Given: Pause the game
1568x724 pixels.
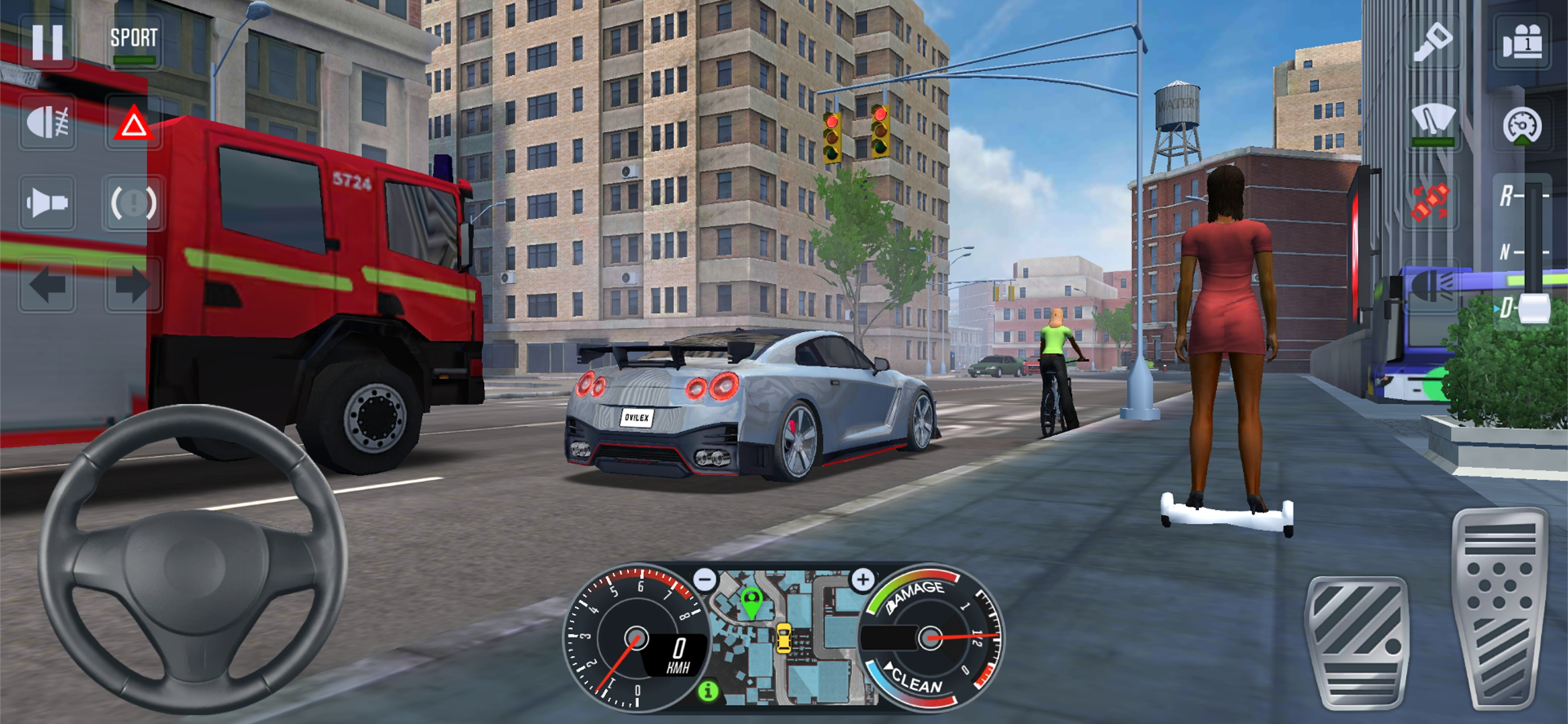Looking at the screenshot, I should [x=47, y=41].
